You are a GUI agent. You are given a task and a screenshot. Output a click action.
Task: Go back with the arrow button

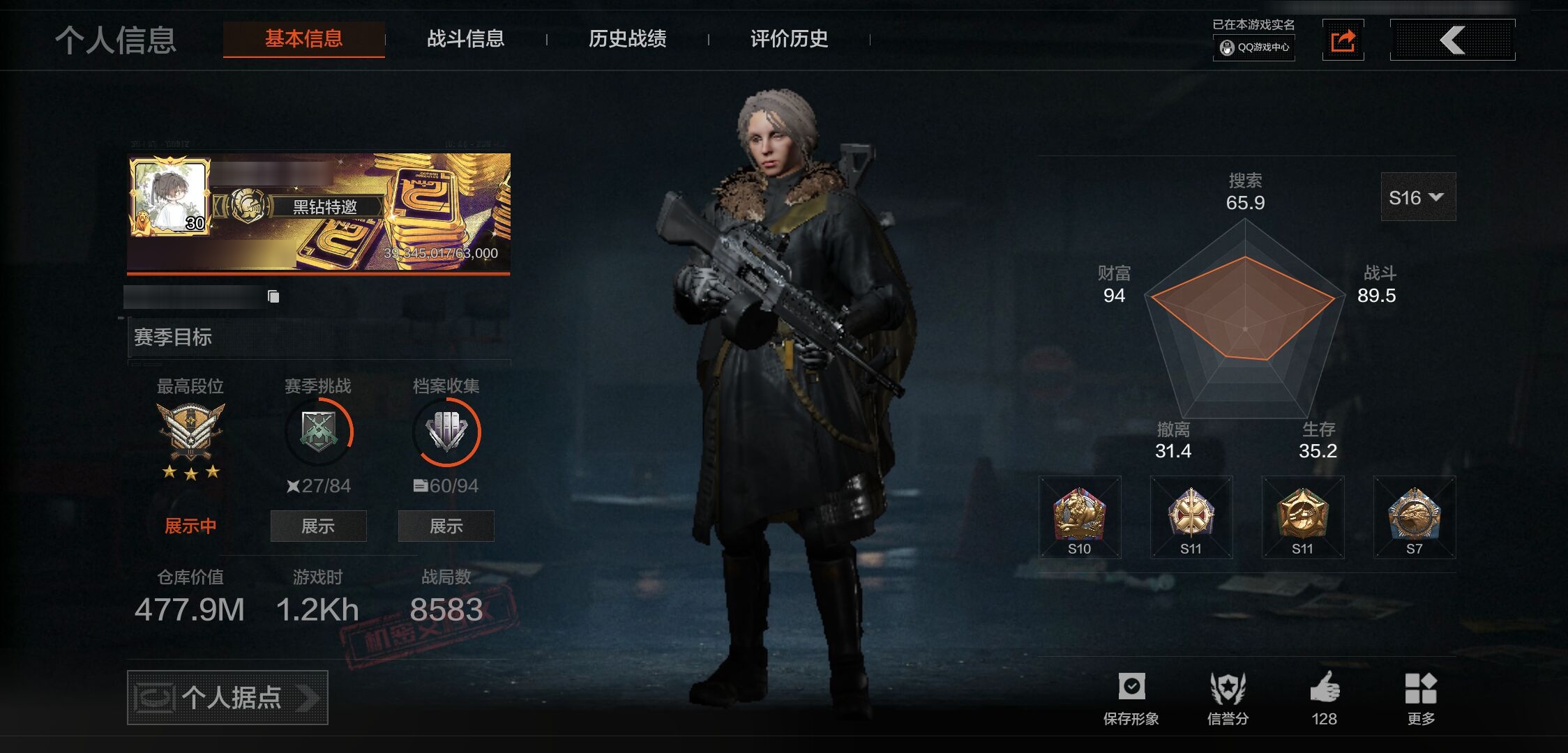(x=1452, y=40)
